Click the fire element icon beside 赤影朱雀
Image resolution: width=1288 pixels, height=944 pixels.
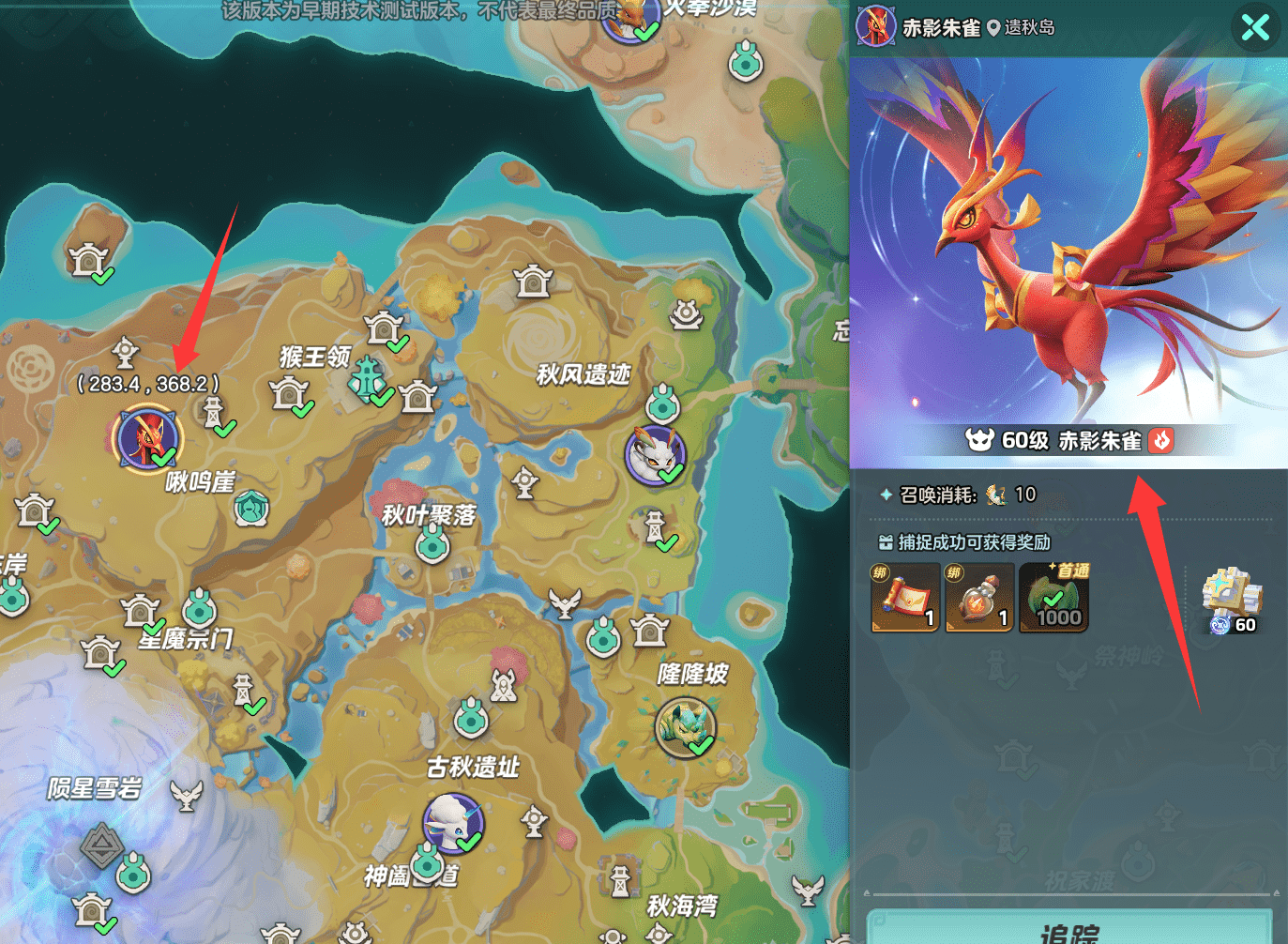click(1161, 440)
